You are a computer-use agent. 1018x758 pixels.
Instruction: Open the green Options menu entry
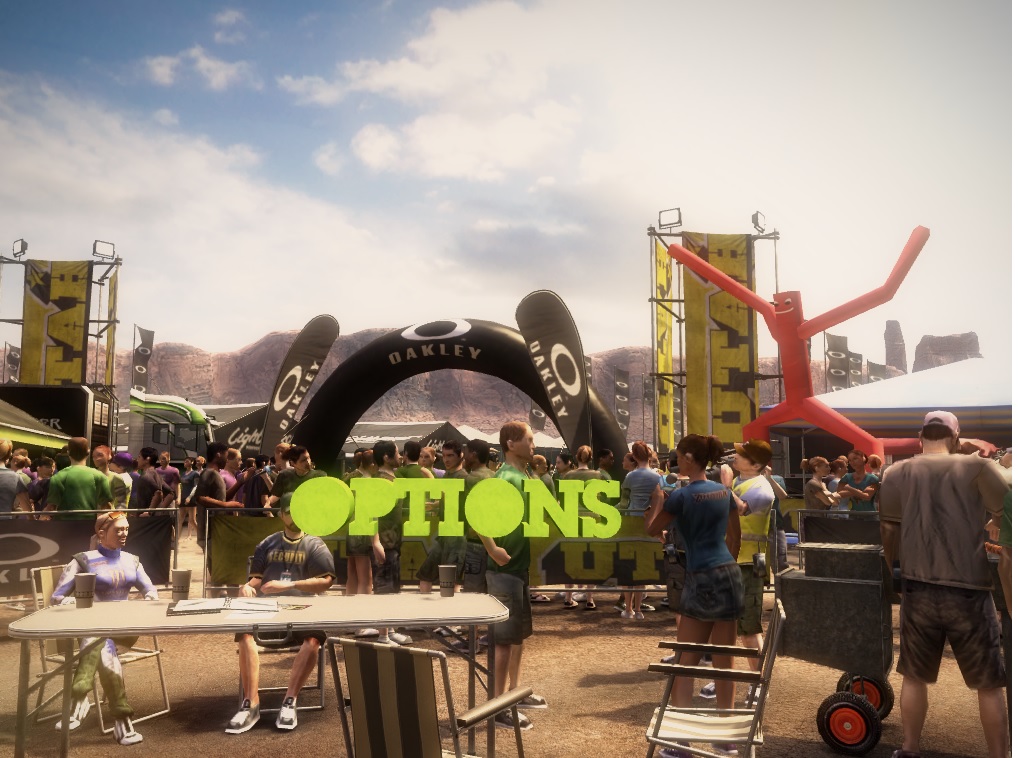coord(456,507)
